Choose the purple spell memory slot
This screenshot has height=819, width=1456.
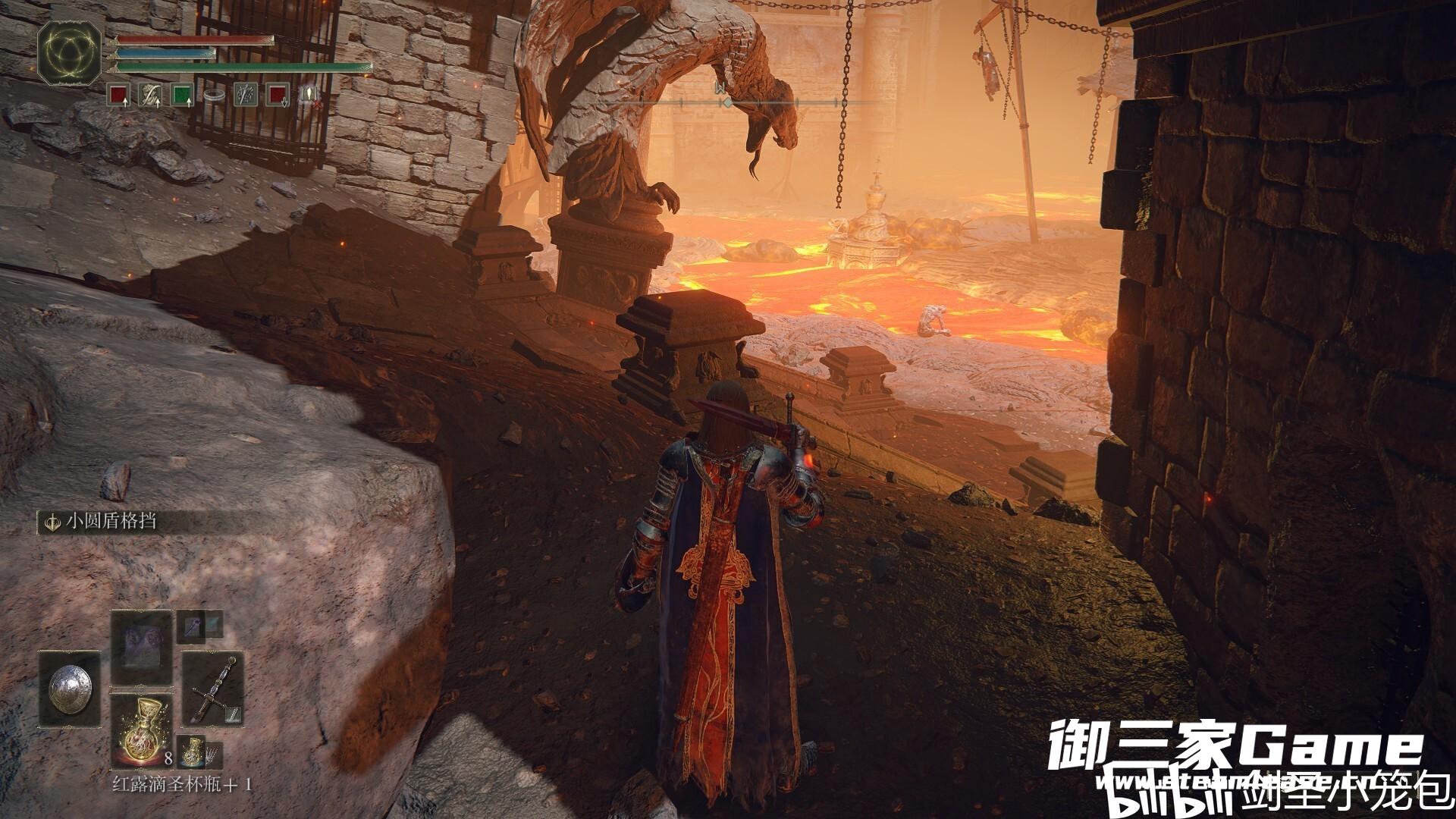point(141,648)
